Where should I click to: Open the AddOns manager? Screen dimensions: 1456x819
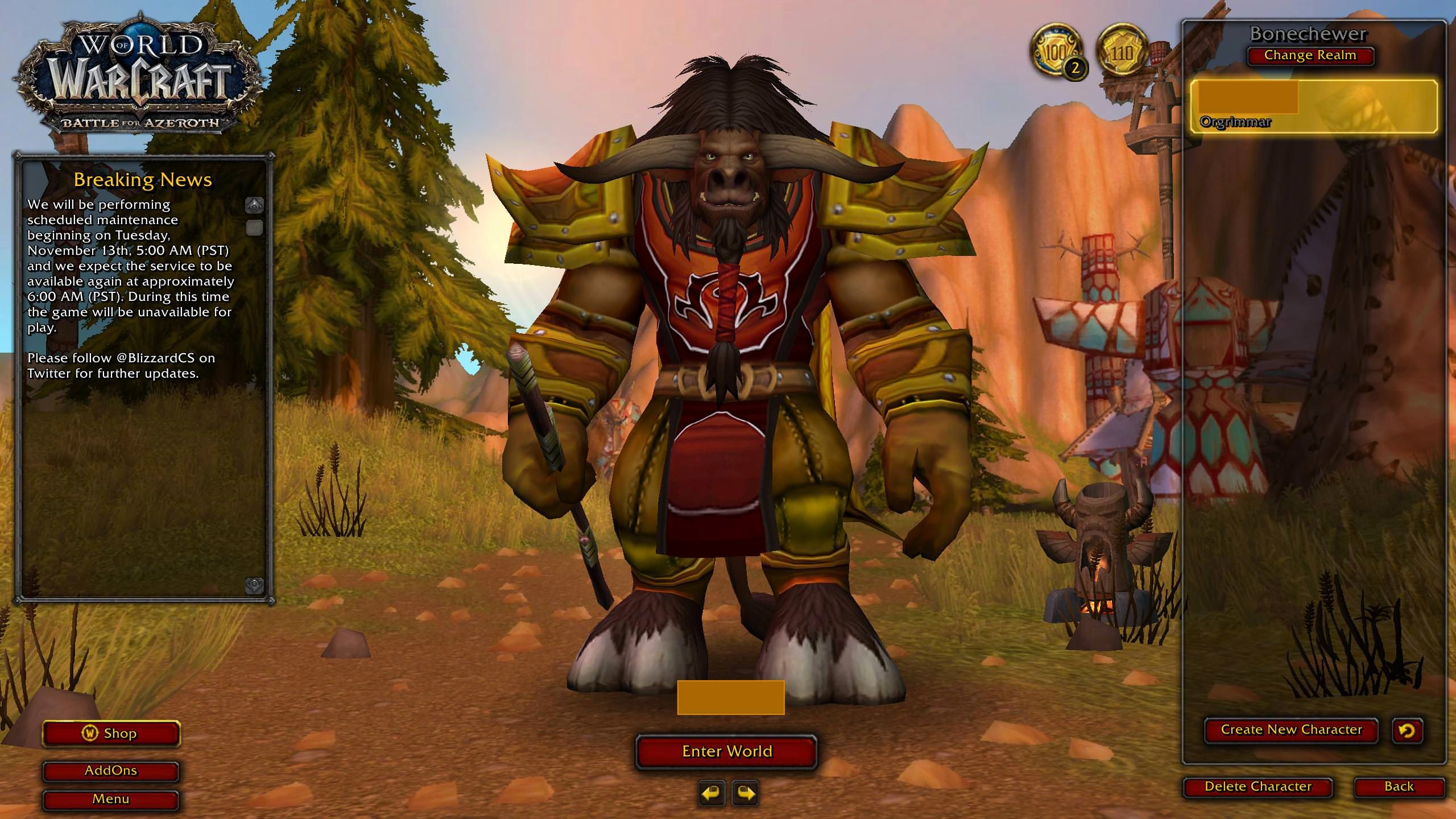(x=110, y=771)
